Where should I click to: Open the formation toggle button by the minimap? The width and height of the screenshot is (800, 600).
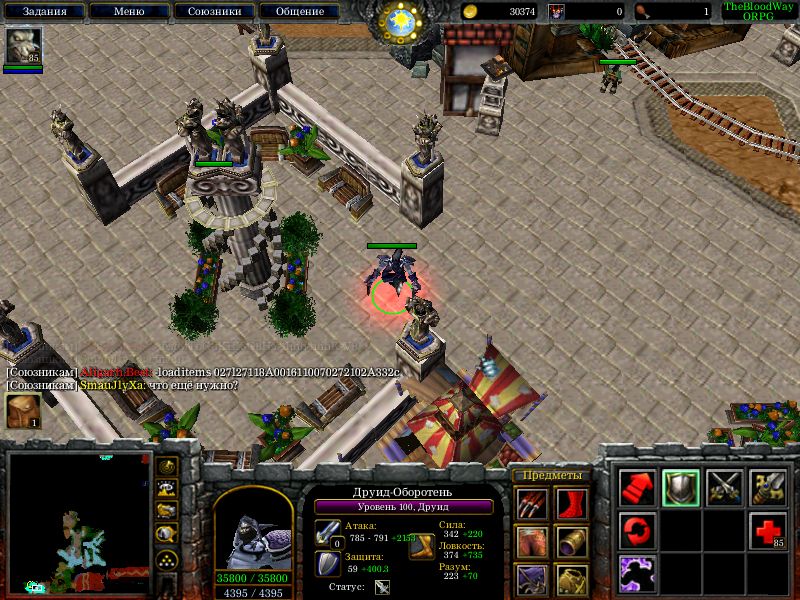click(168, 559)
